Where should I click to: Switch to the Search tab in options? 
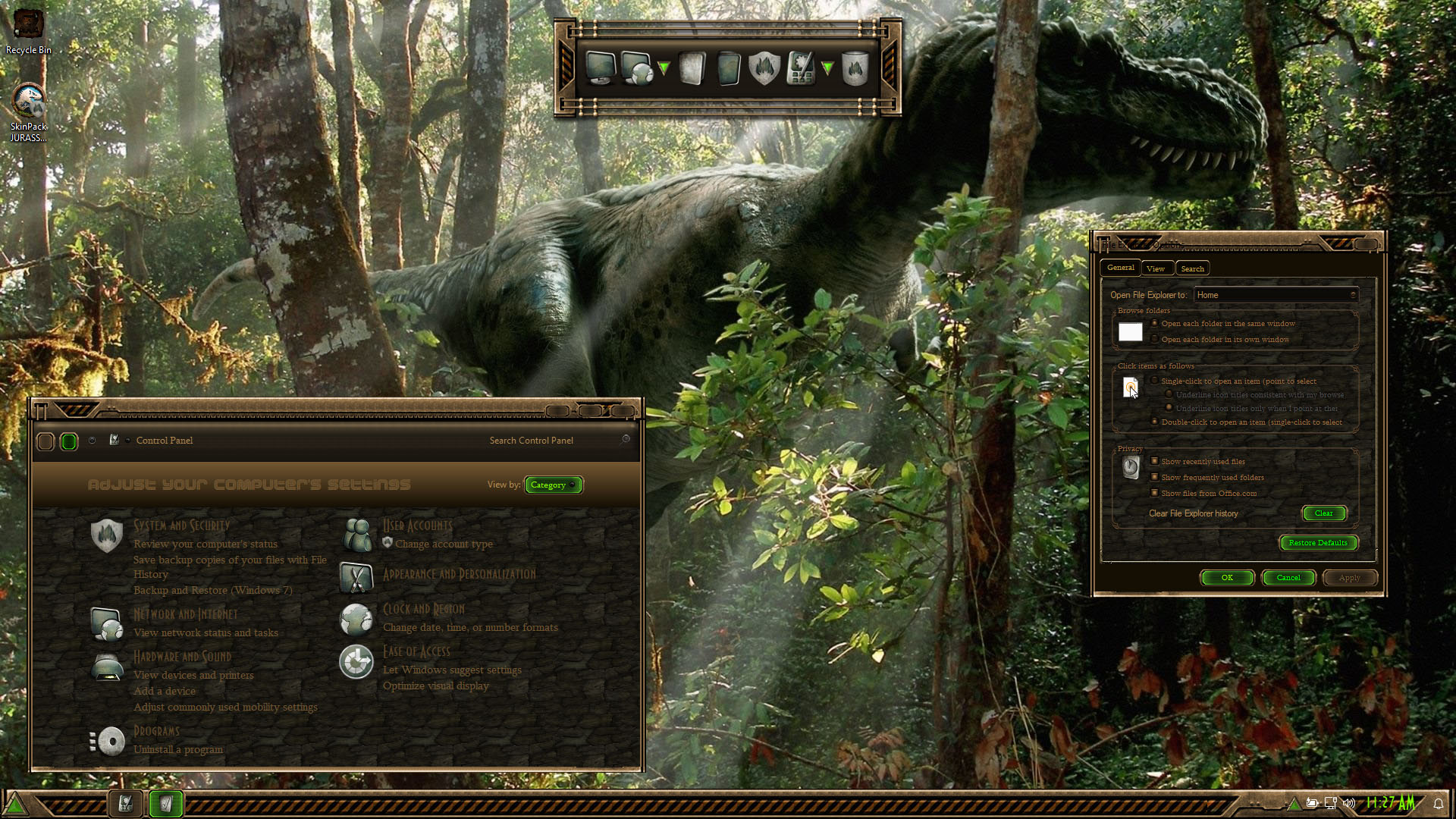pos(1192,268)
